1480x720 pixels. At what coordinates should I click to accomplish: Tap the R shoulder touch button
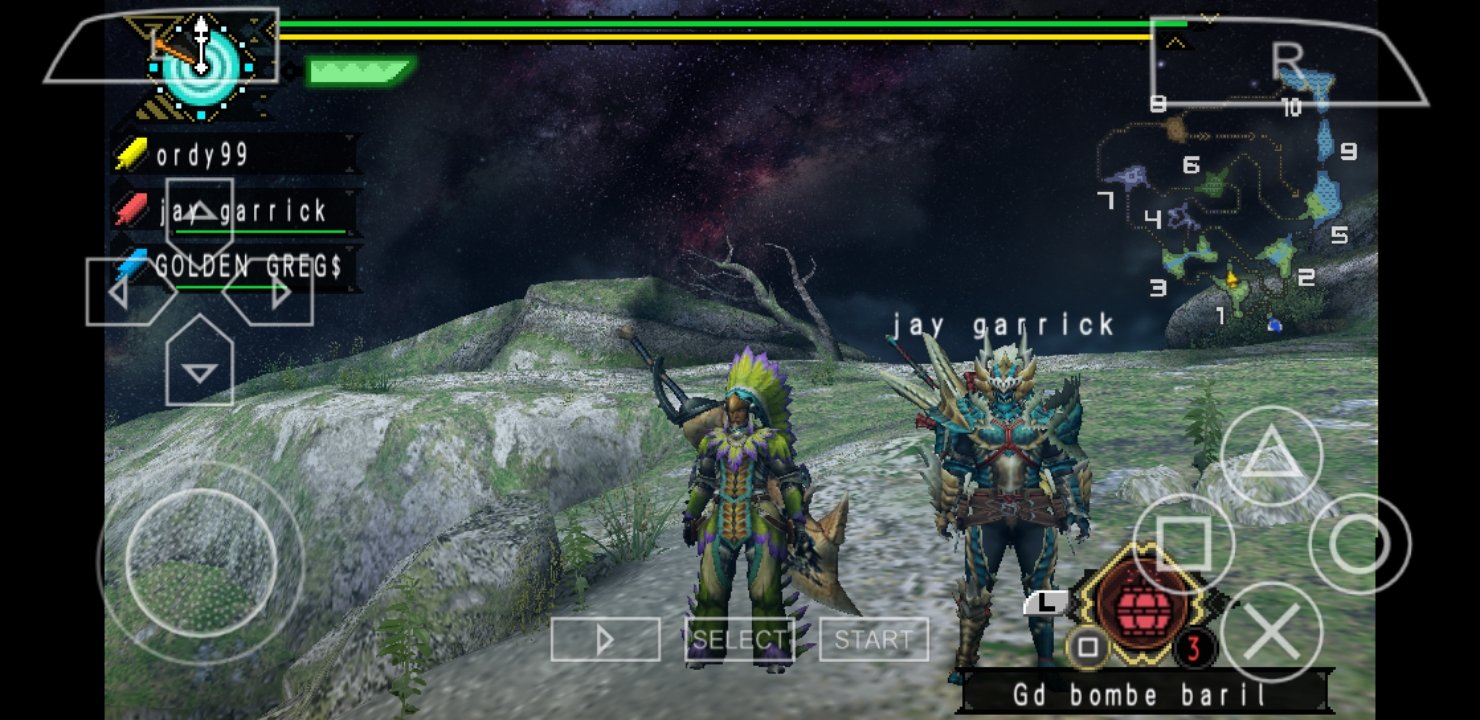click(x=1290, y=62)
